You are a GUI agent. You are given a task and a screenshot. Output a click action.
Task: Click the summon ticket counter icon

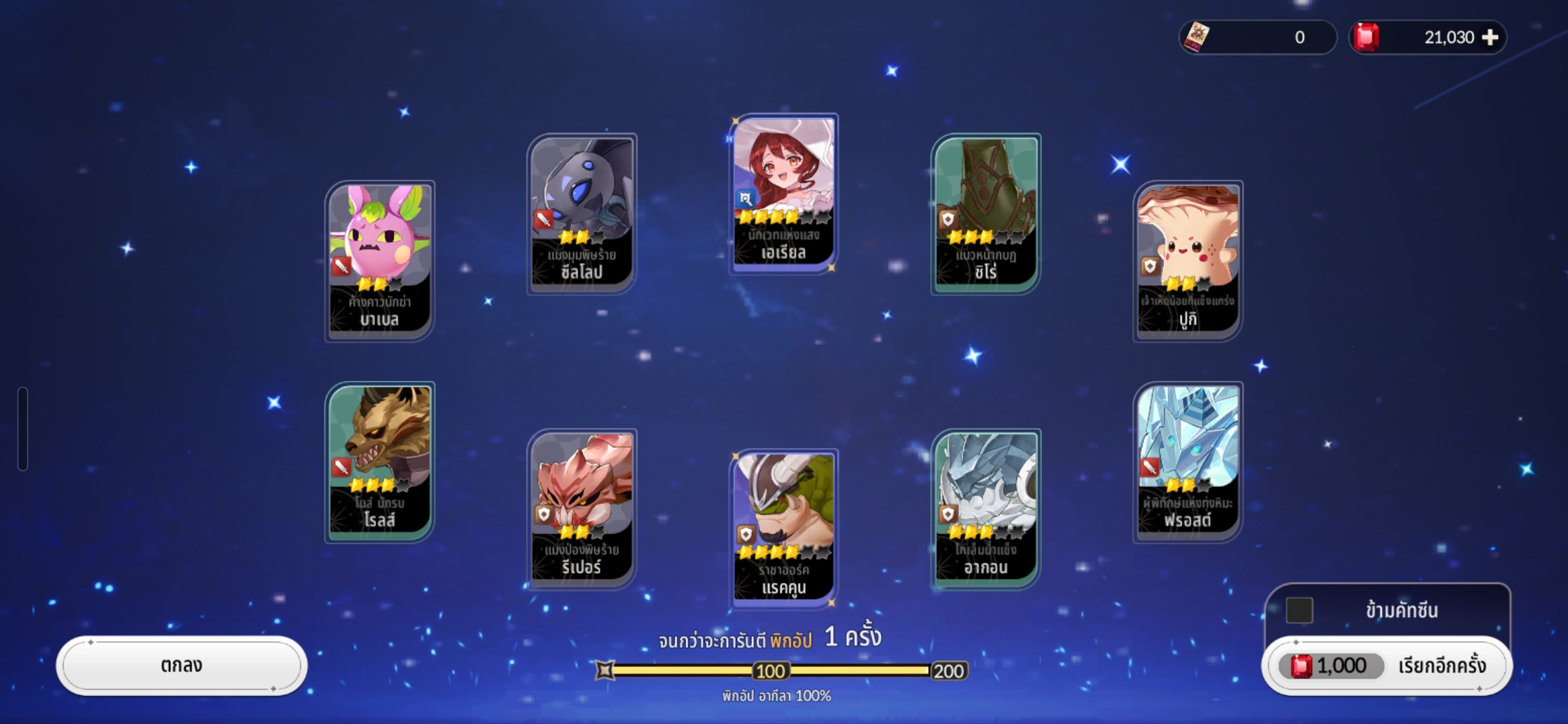pyautogui.click(x=1197, y=37)
